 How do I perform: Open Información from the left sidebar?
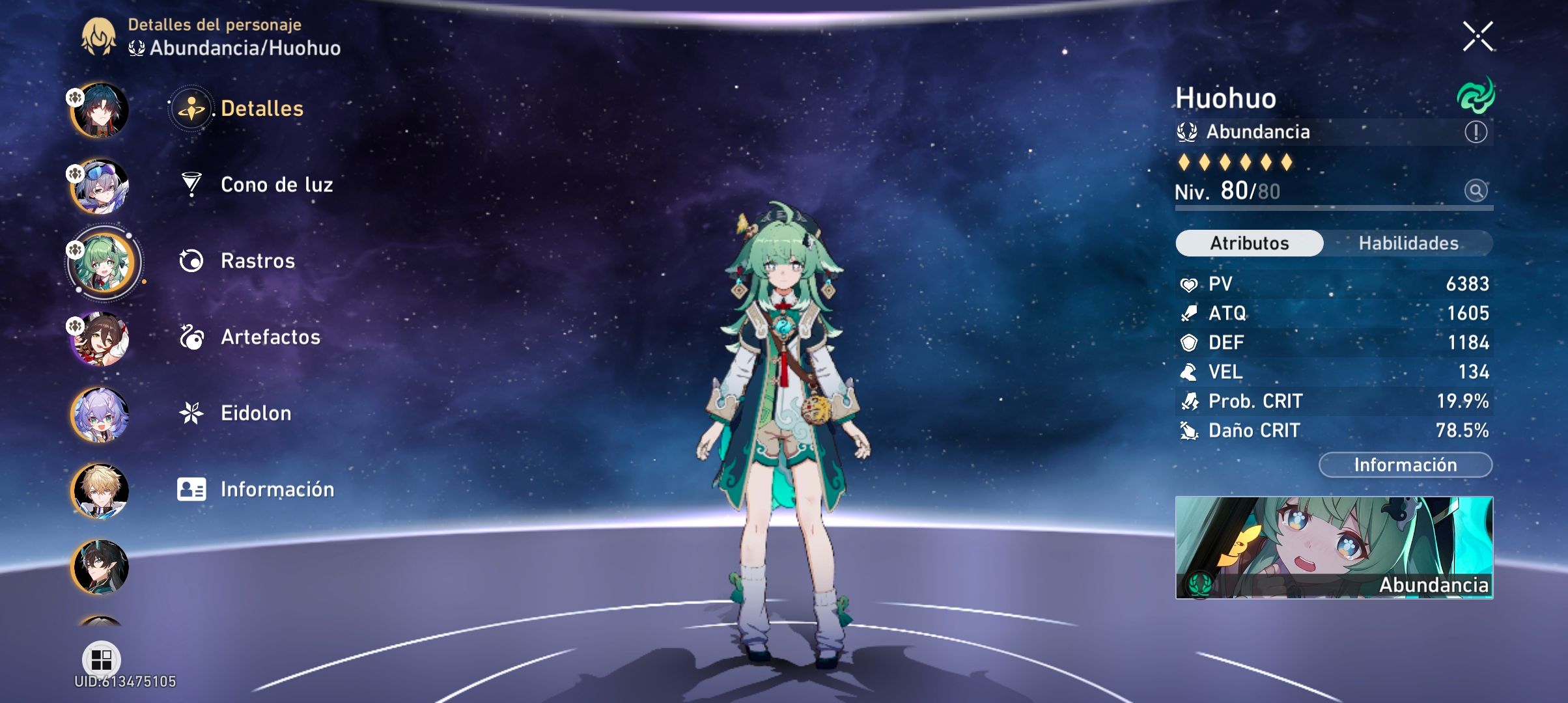tap(189, 489)
